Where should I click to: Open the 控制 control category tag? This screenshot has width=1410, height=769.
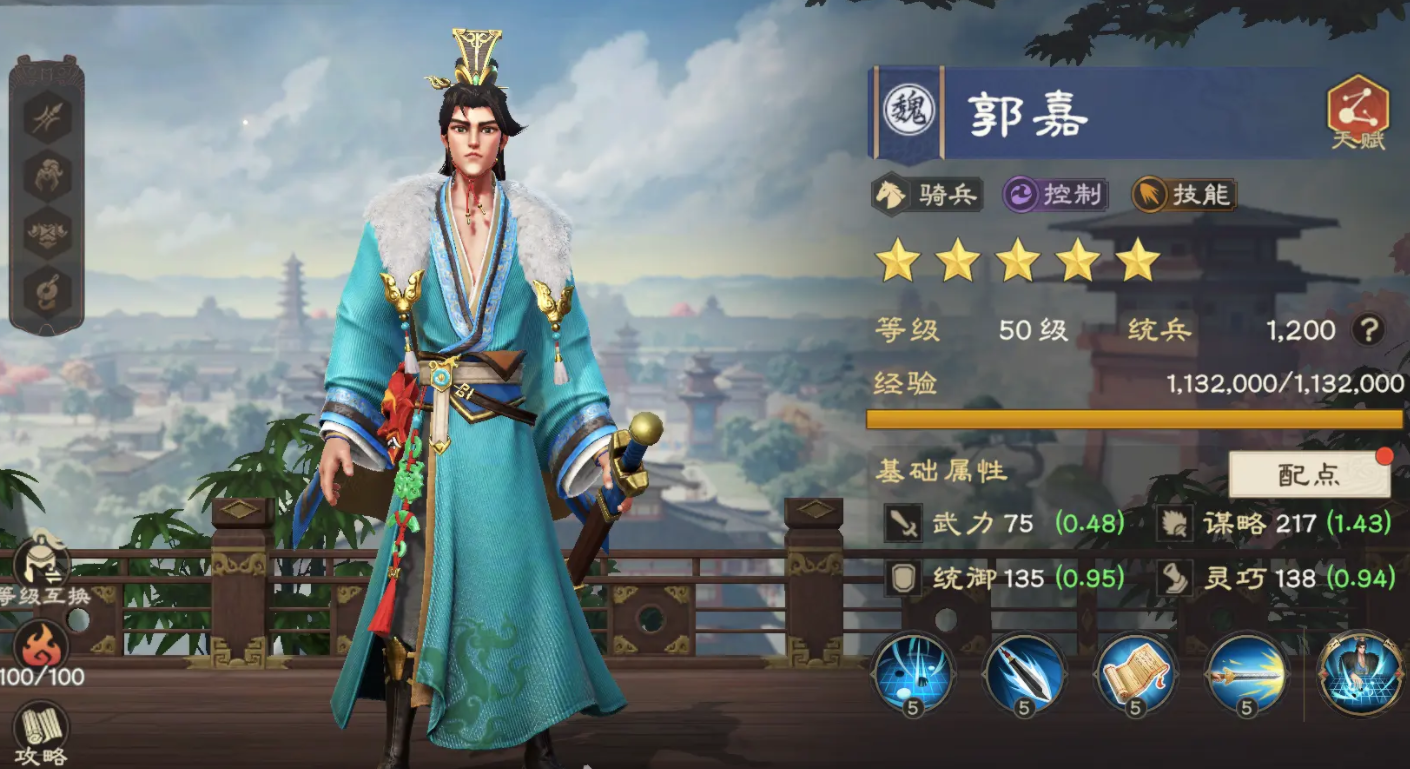[x=1058, y=195]
